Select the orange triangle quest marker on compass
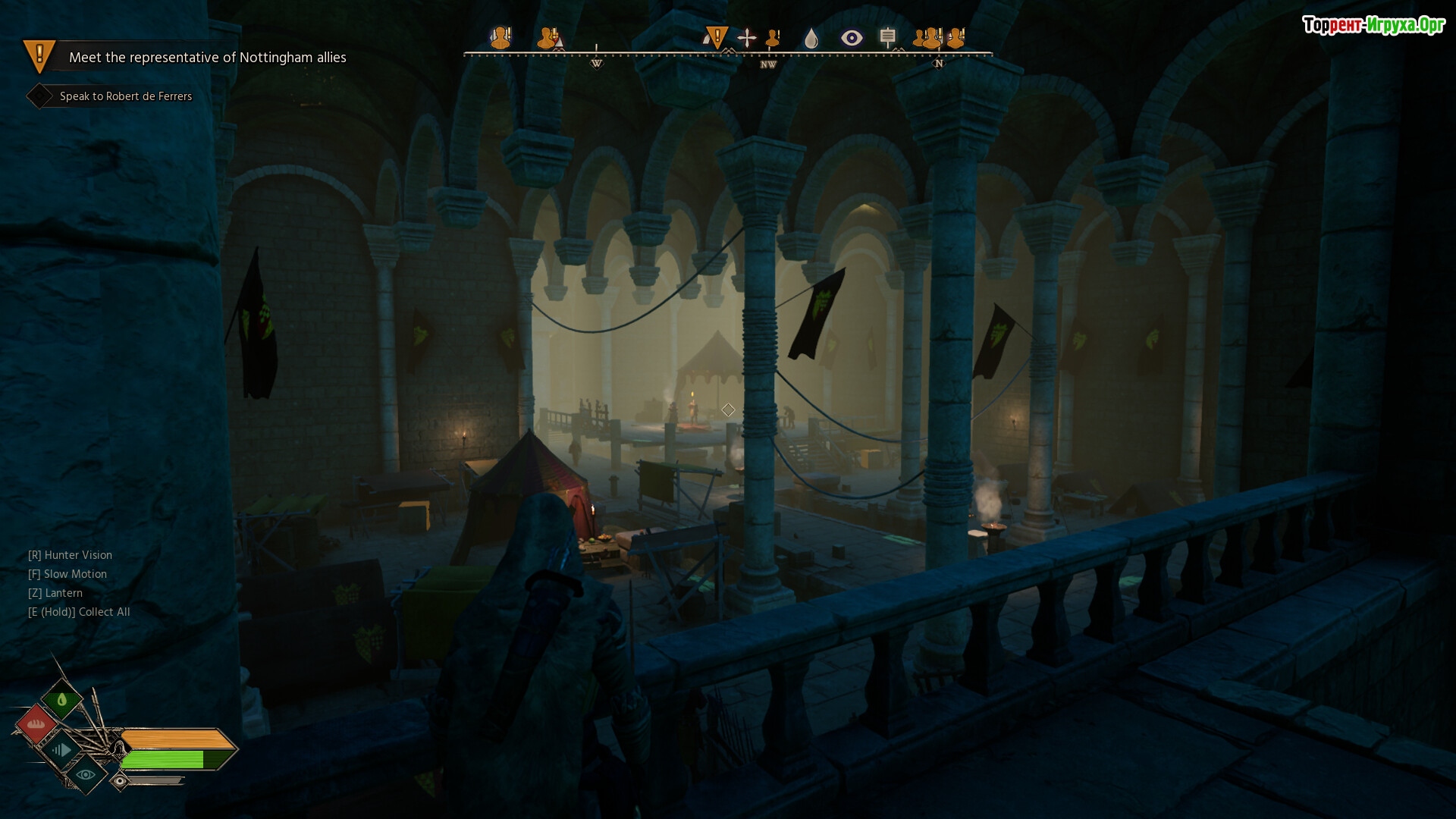 716,36
